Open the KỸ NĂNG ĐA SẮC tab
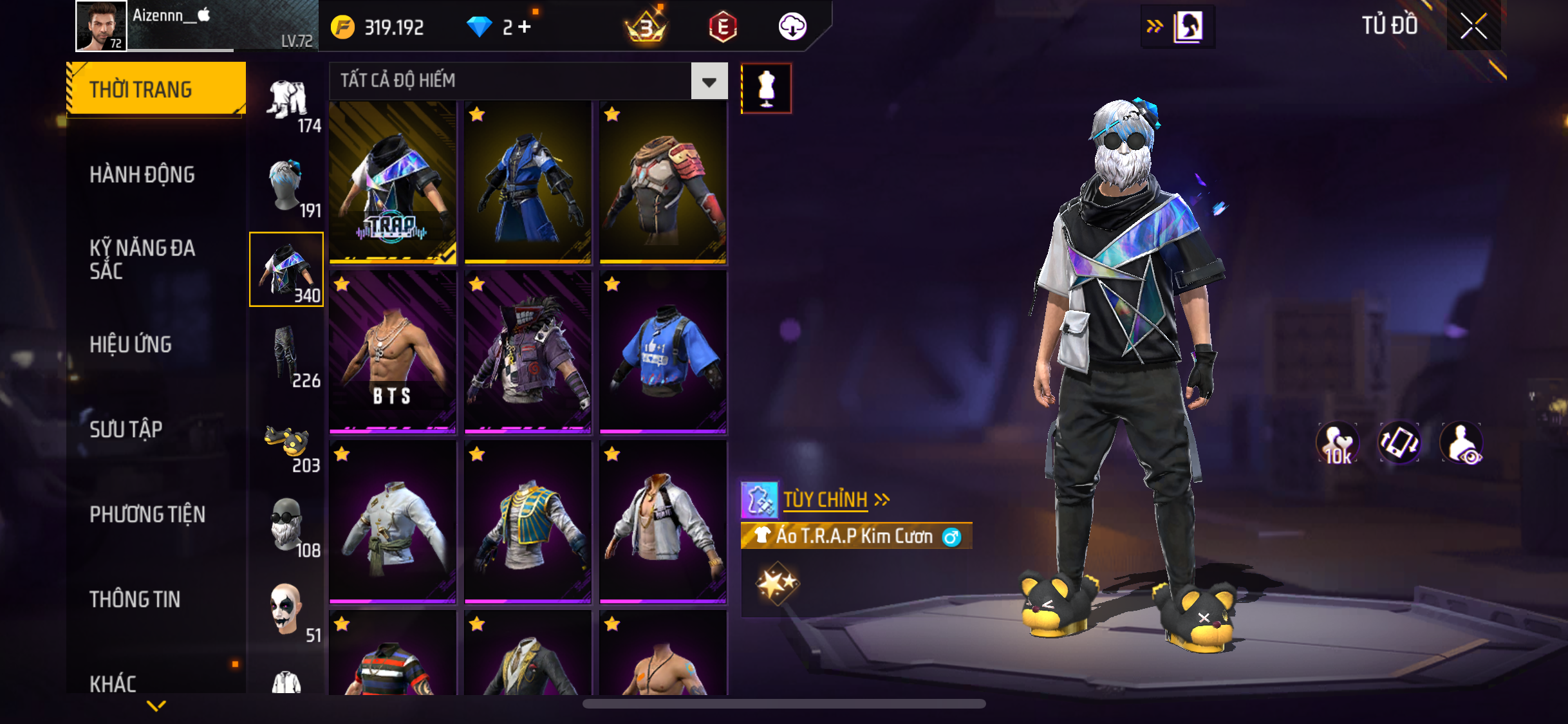The image size is (1568, 724). [x=142, y=259]
